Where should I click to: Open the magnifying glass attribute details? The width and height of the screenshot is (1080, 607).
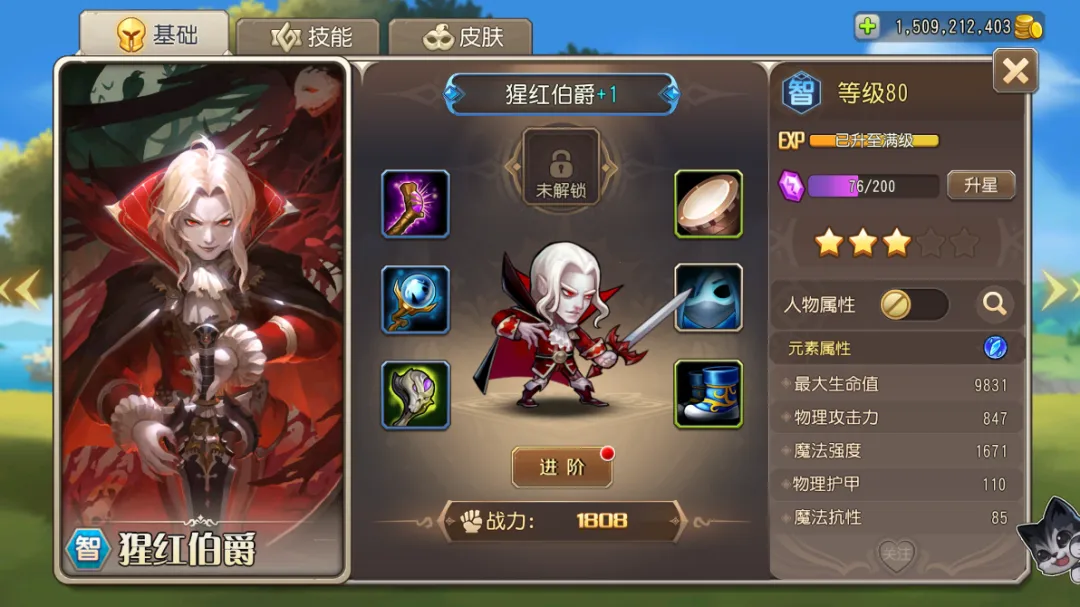994,304
